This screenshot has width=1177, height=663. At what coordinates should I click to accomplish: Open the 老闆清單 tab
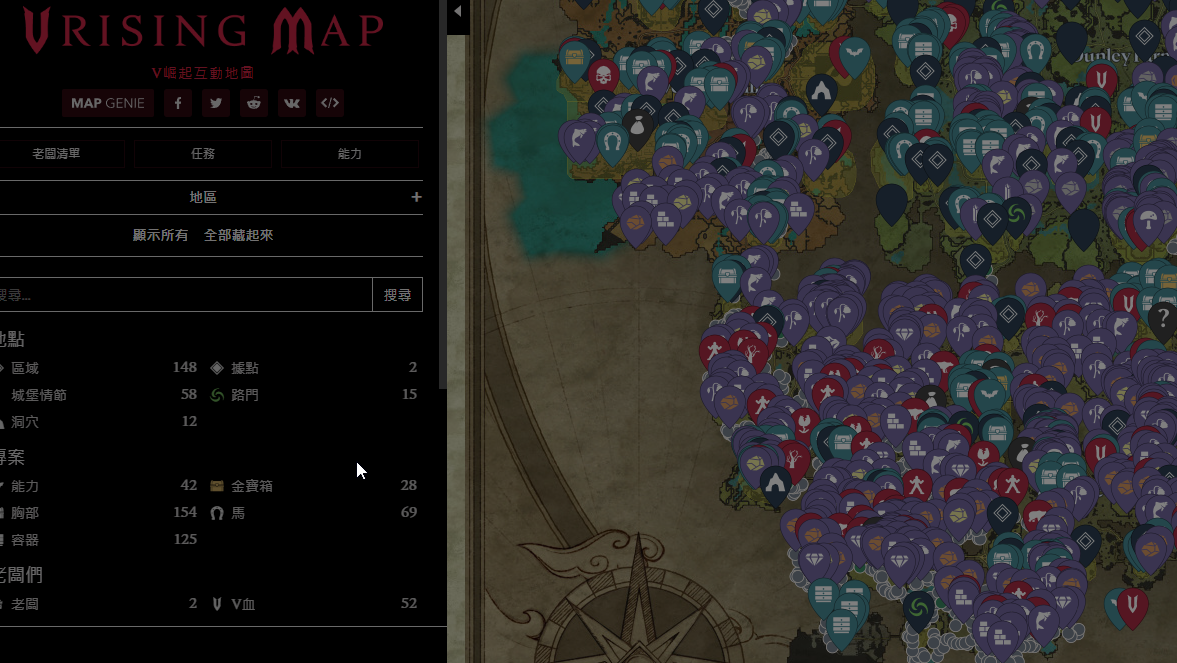tap(58, 154)
